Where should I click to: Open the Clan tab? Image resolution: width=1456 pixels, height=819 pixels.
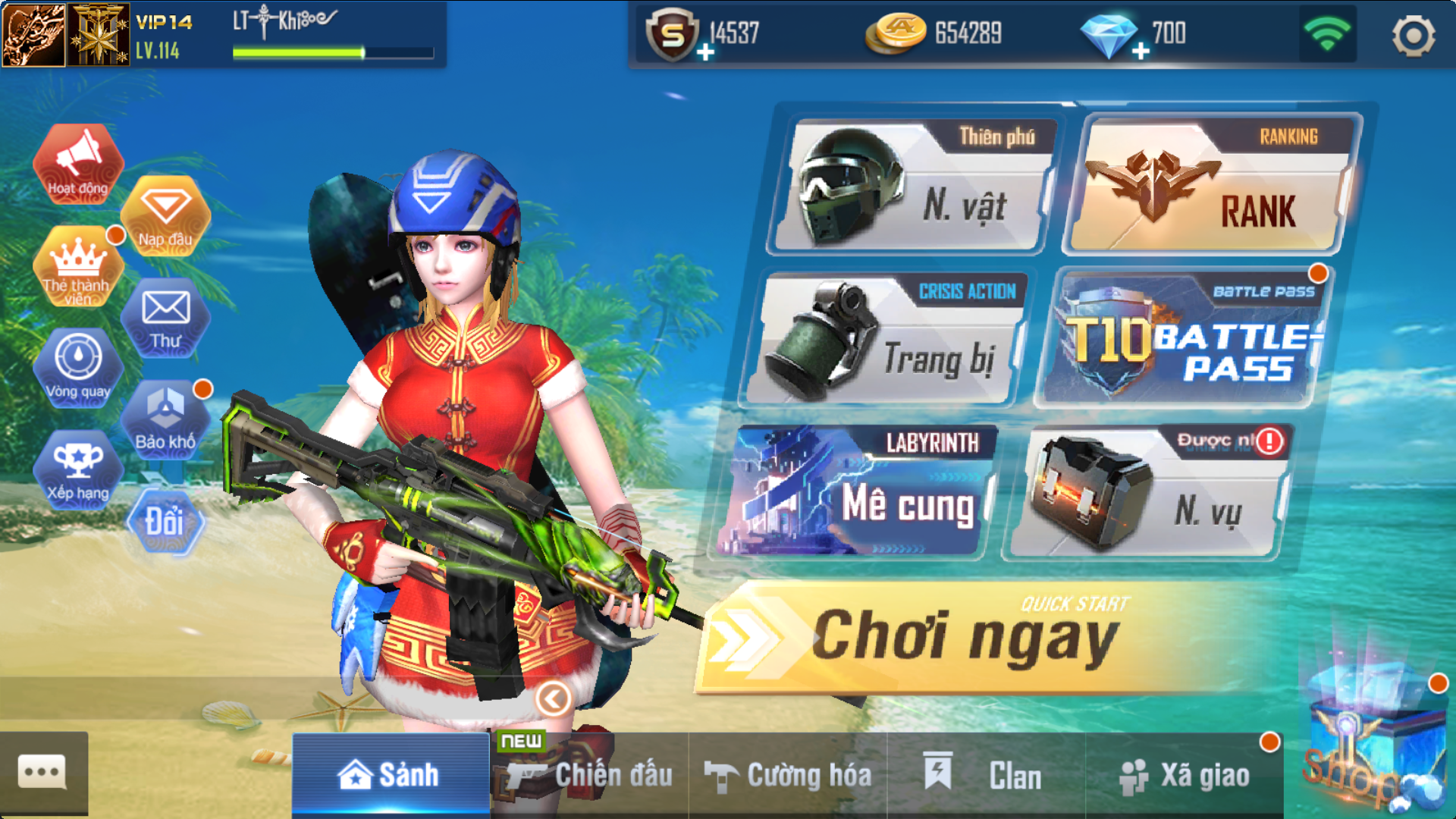coord(986,775)
